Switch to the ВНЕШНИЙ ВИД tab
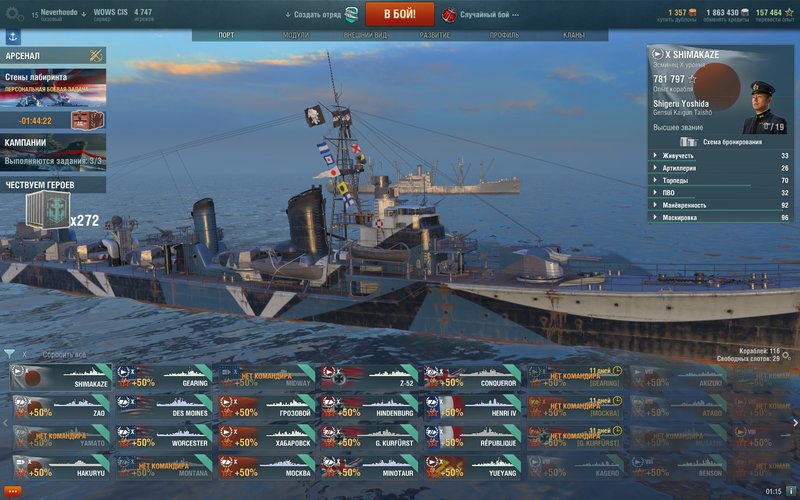800x500 pixels. point(365,35)
